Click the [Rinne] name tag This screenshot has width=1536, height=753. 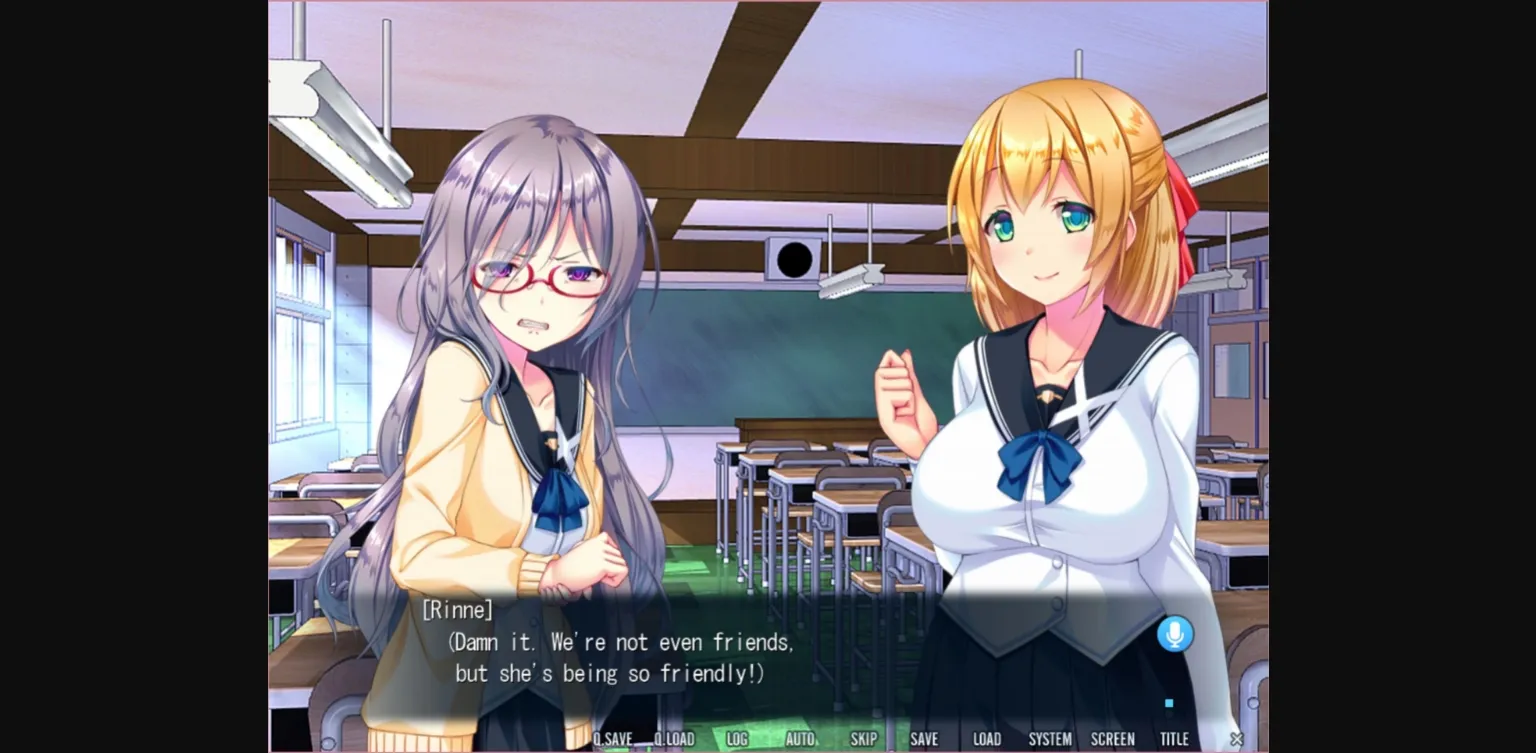point(458,609)
